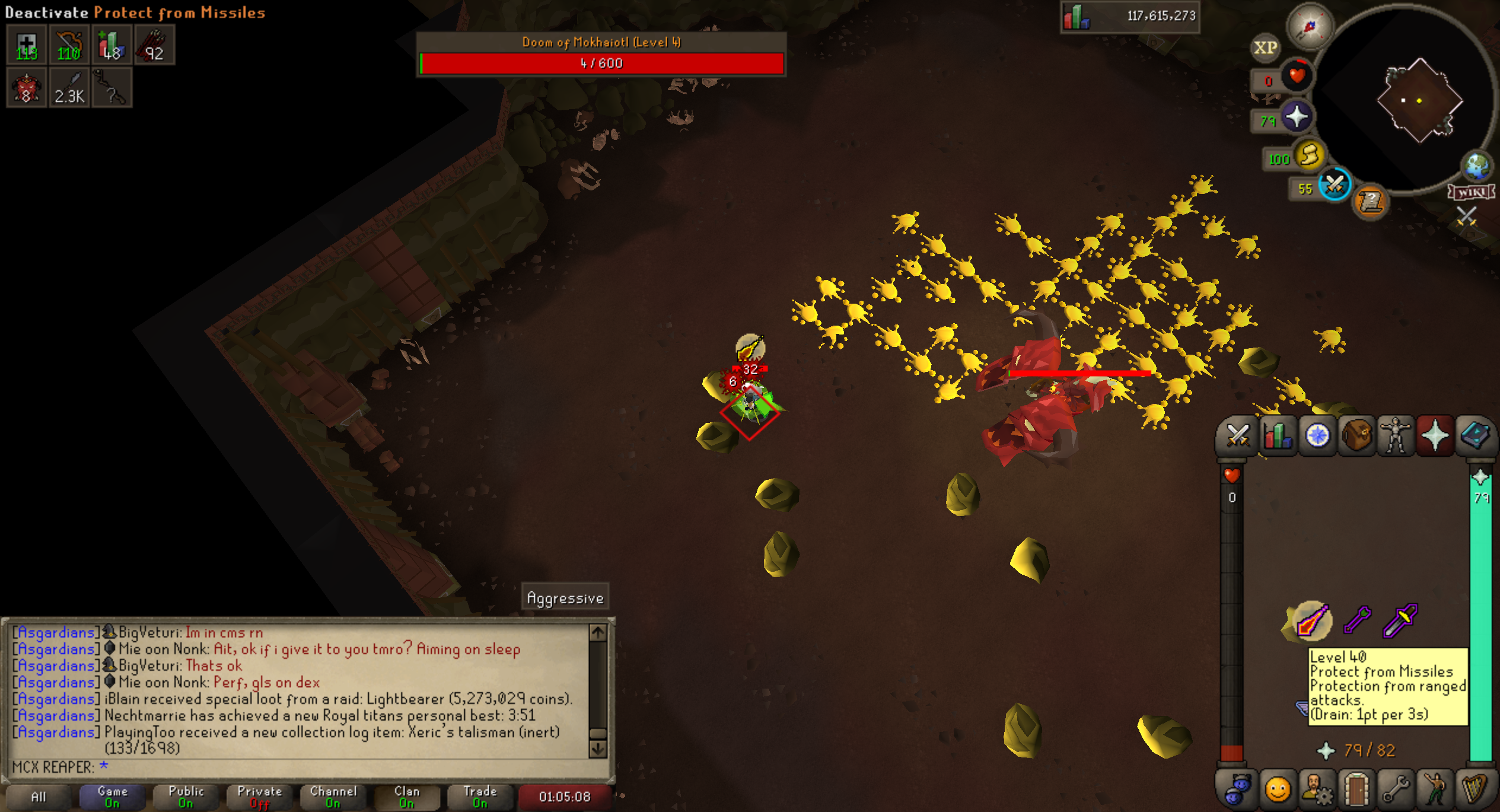
Task: Open the Combat Options tab
Action: (1238, 437)
